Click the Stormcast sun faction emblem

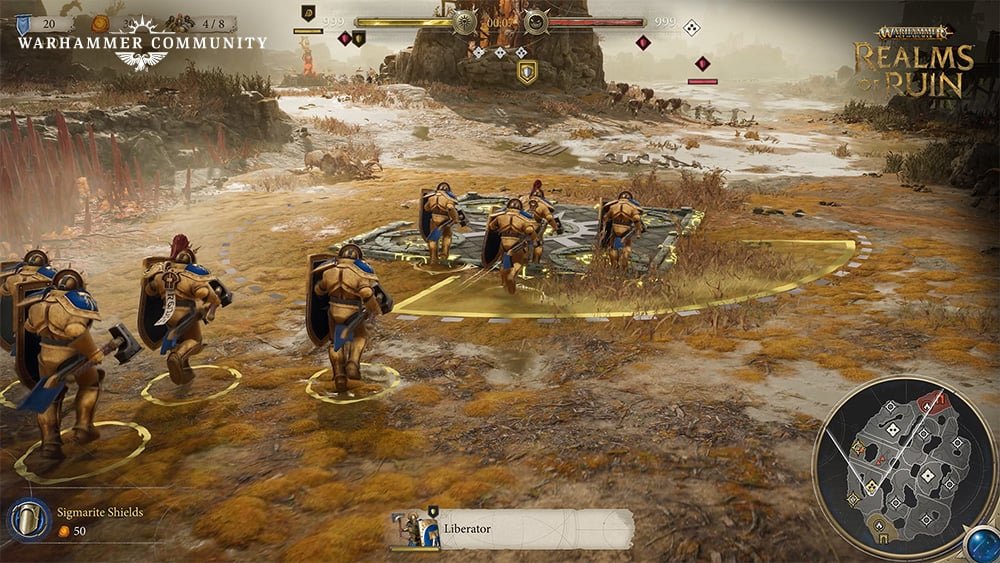pyautogui.click(x=465, y=22)
